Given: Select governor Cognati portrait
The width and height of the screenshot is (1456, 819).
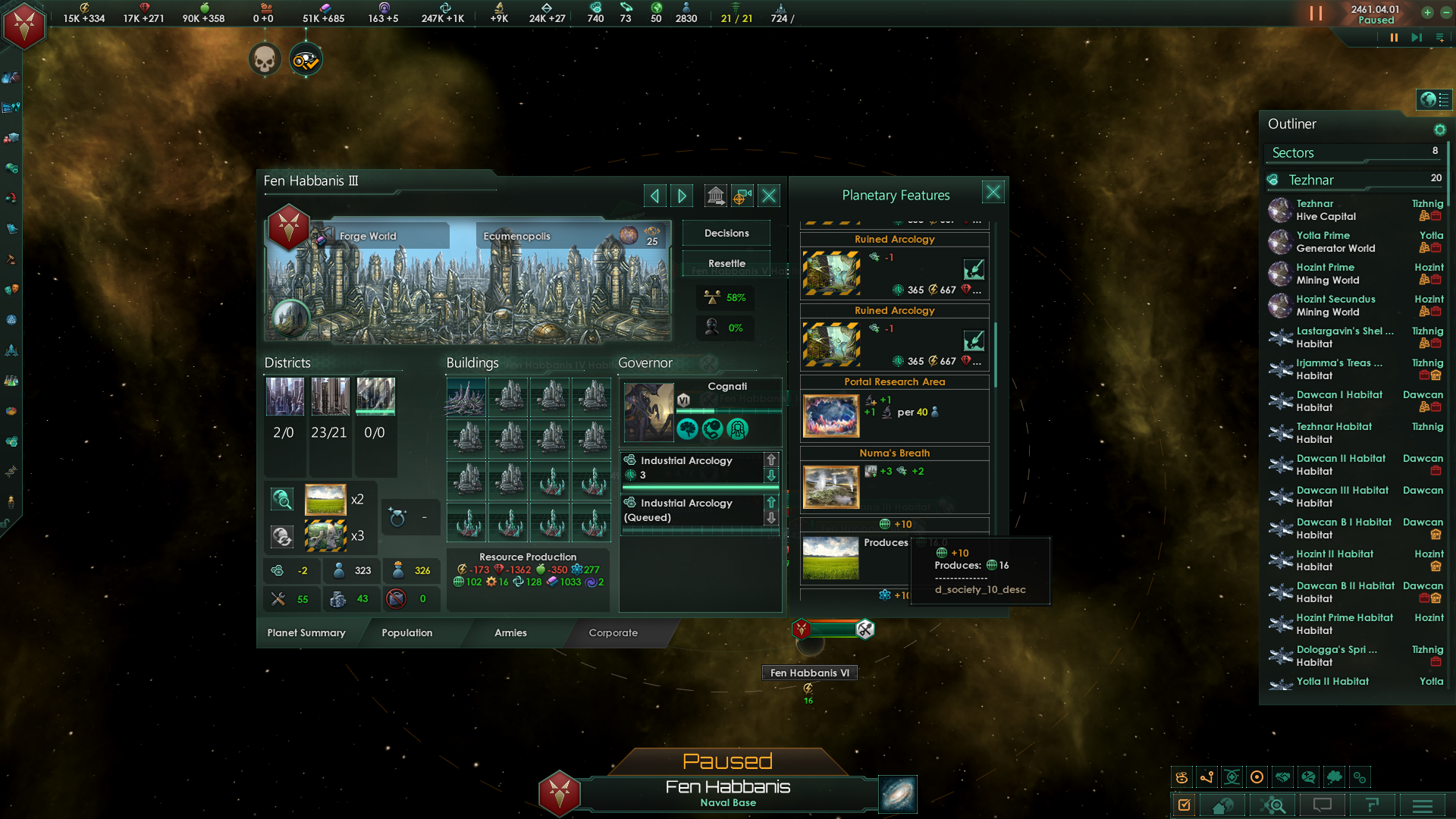Looking at the screenshot, I should pyautogui.click(x=648, y=412).
